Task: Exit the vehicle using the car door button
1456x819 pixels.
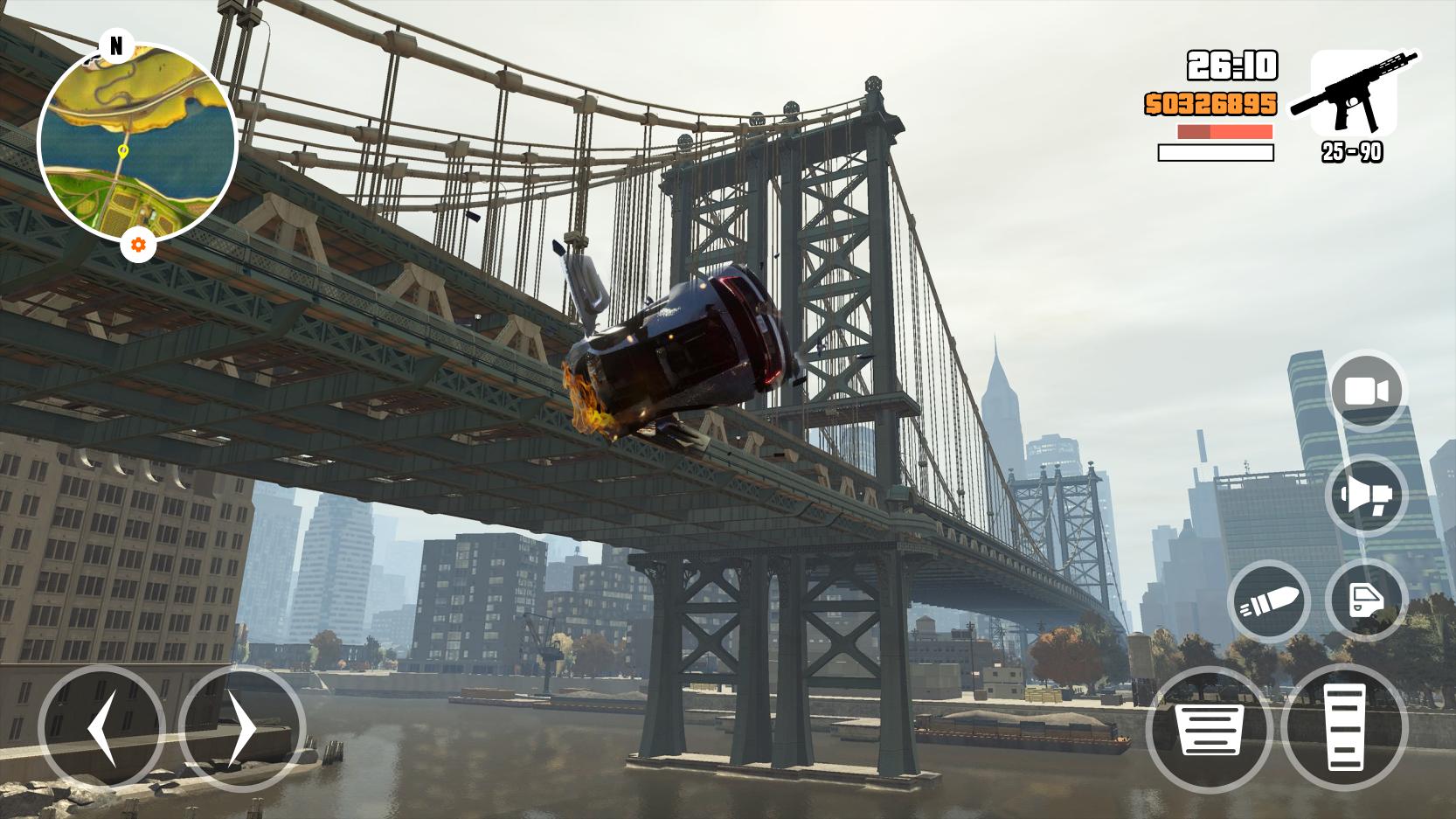Action: [1366, 601]
